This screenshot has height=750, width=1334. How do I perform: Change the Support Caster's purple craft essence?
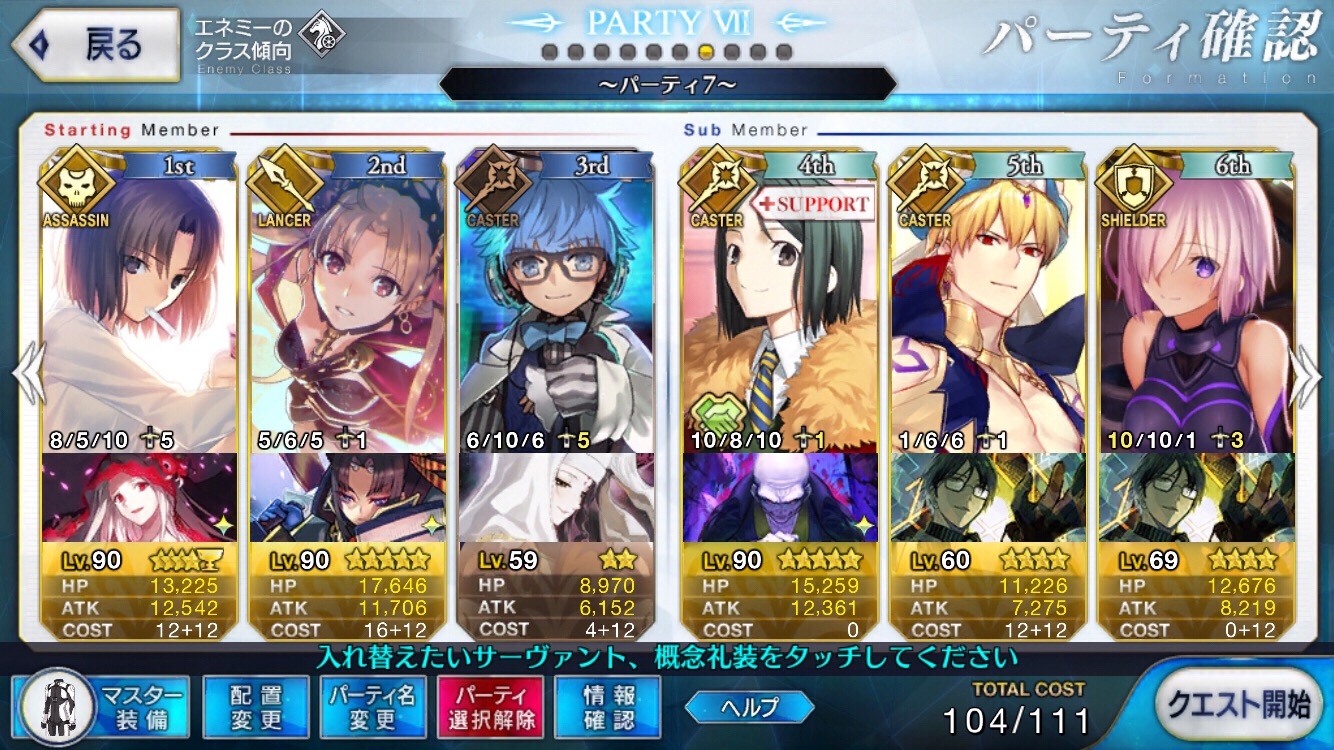click(780, 497)
